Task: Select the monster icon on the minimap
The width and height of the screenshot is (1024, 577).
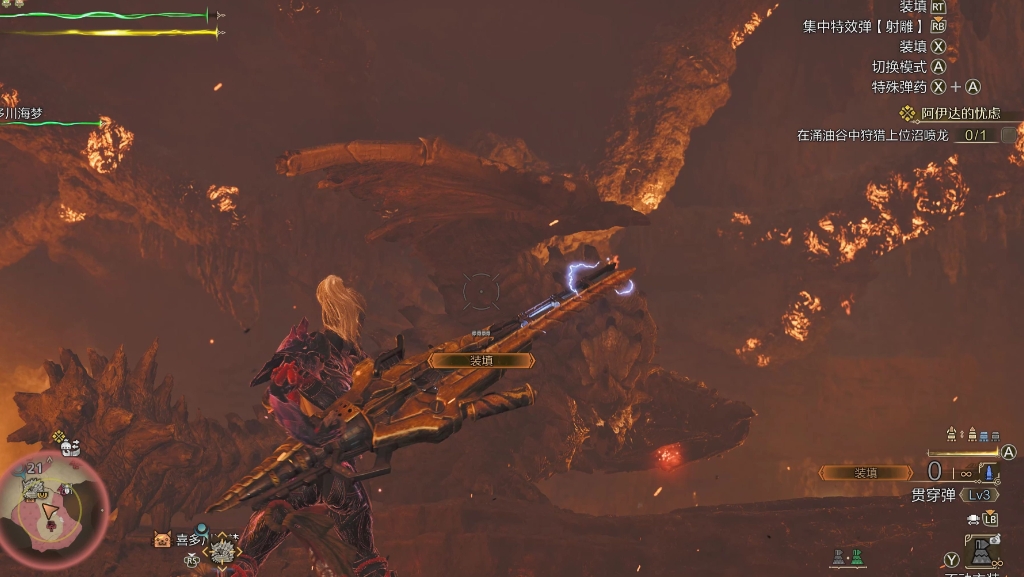Action: 32,489
